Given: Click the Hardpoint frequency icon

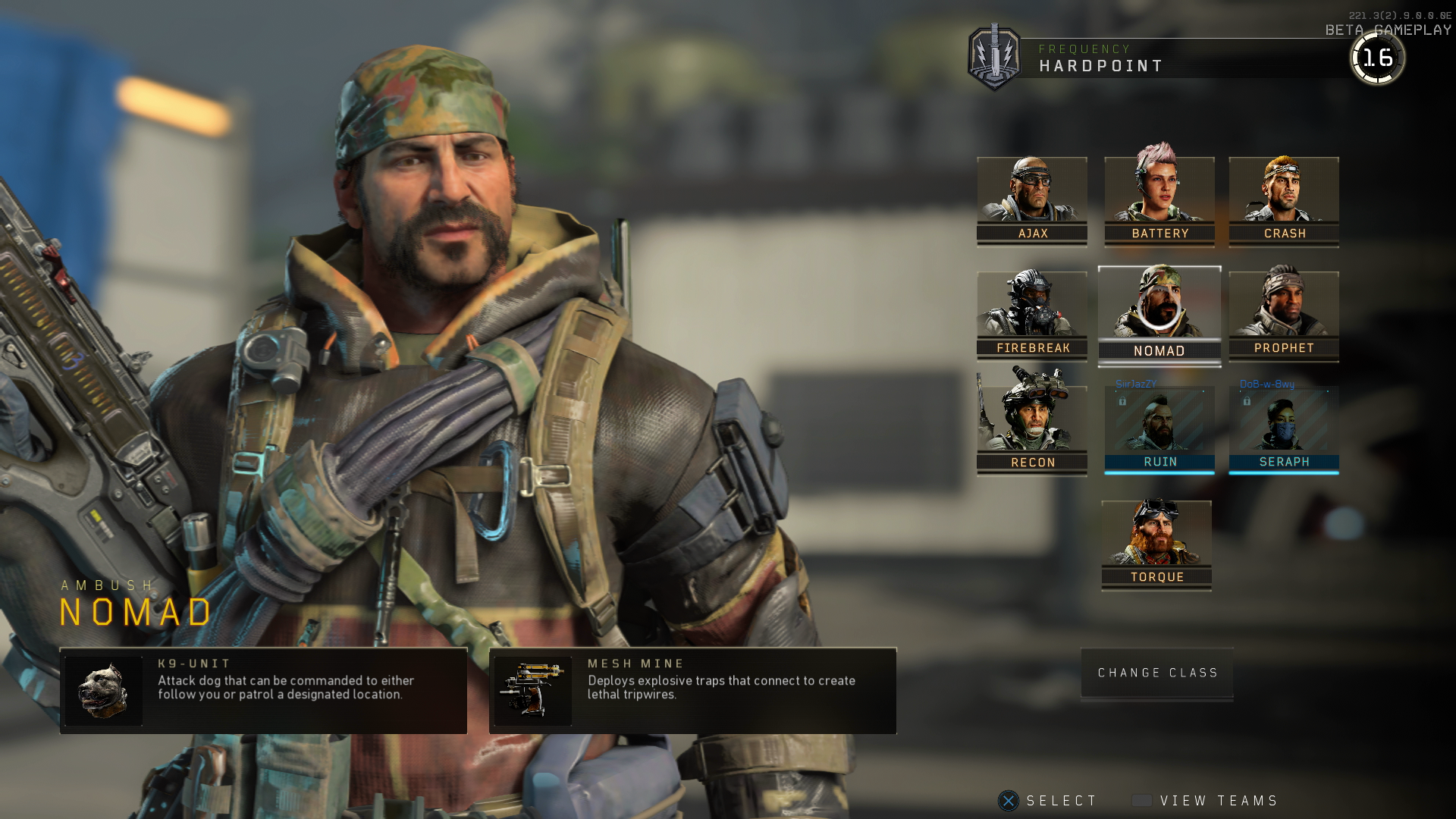Looking at the screenshot, I should click(994, 58).
